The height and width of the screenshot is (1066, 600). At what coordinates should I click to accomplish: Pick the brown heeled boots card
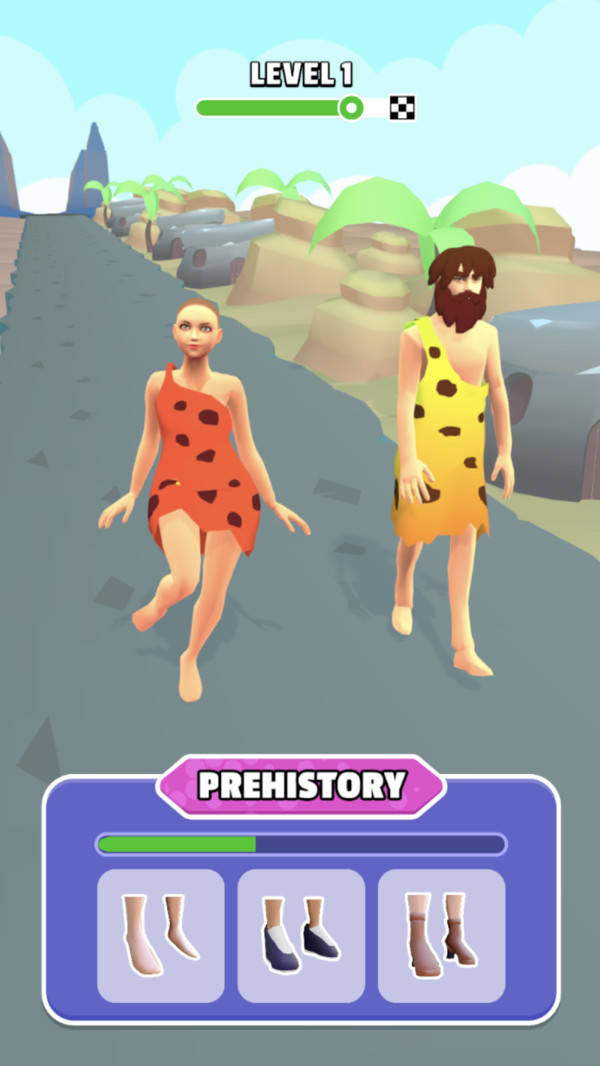pyautogui.click(x=441, y=935)
